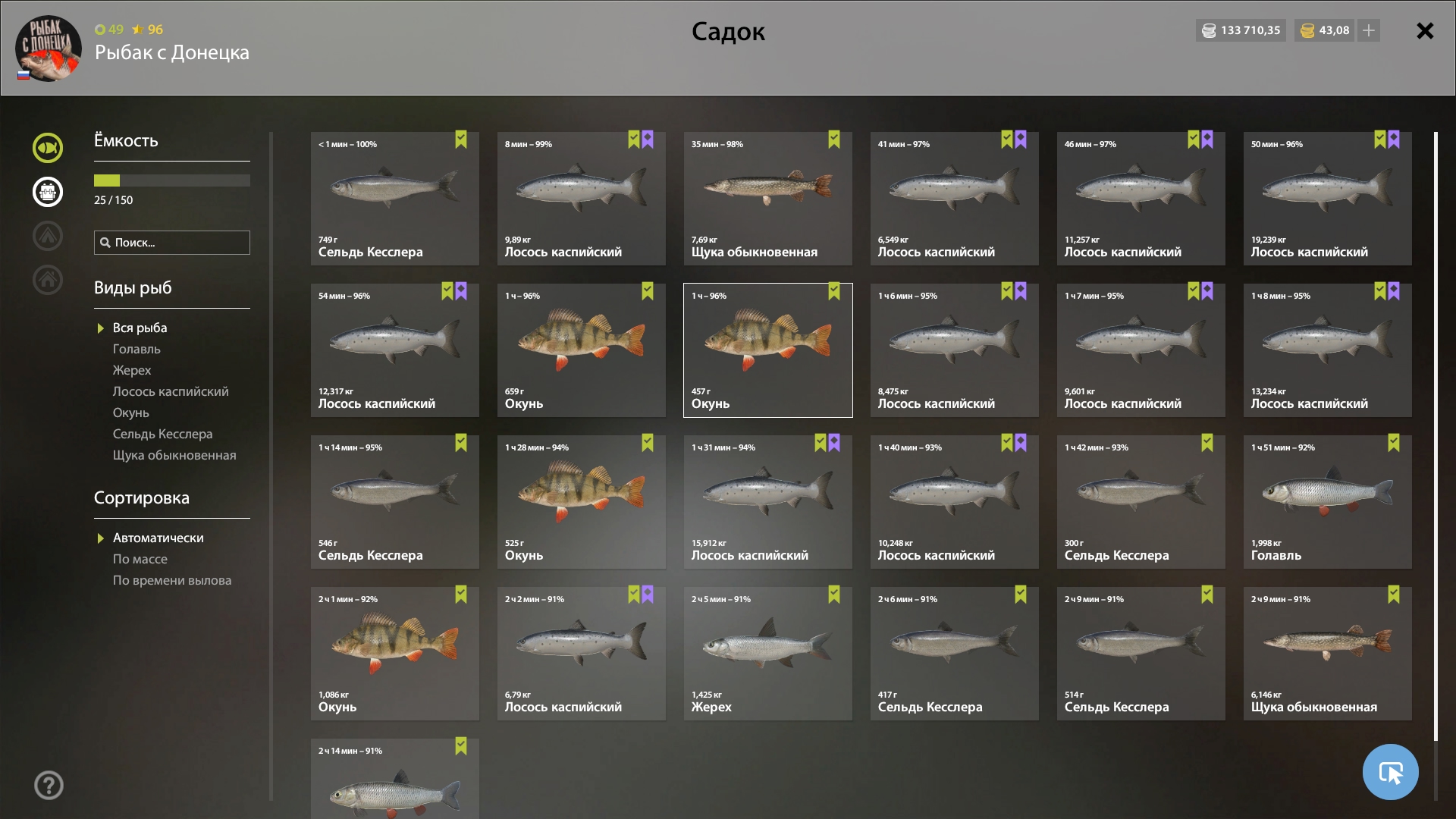1456x819 pixels.
Task: Sort catch by mass (По массе)
Action: tap(140, 559)
